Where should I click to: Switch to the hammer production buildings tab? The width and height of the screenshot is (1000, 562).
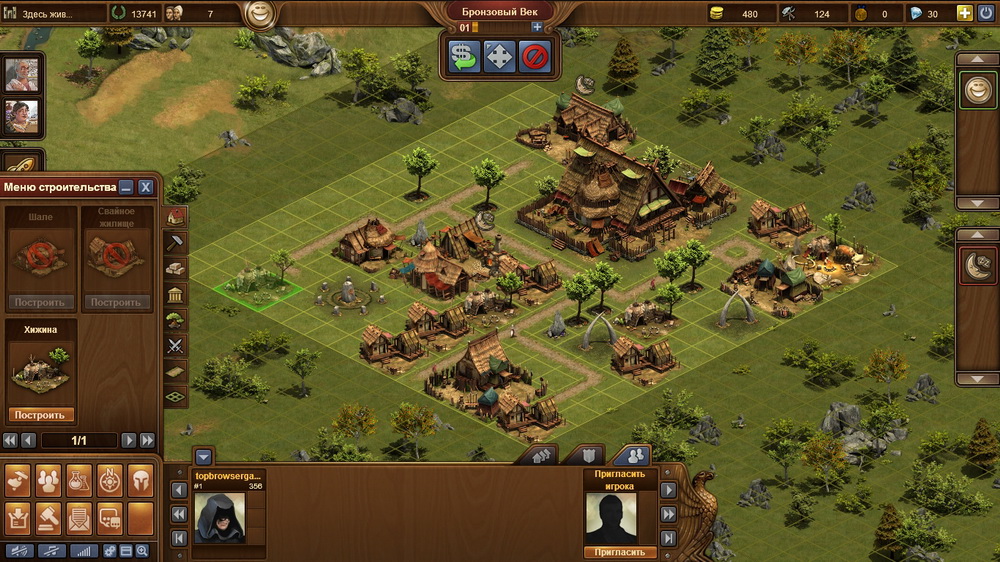coord(175,242)
